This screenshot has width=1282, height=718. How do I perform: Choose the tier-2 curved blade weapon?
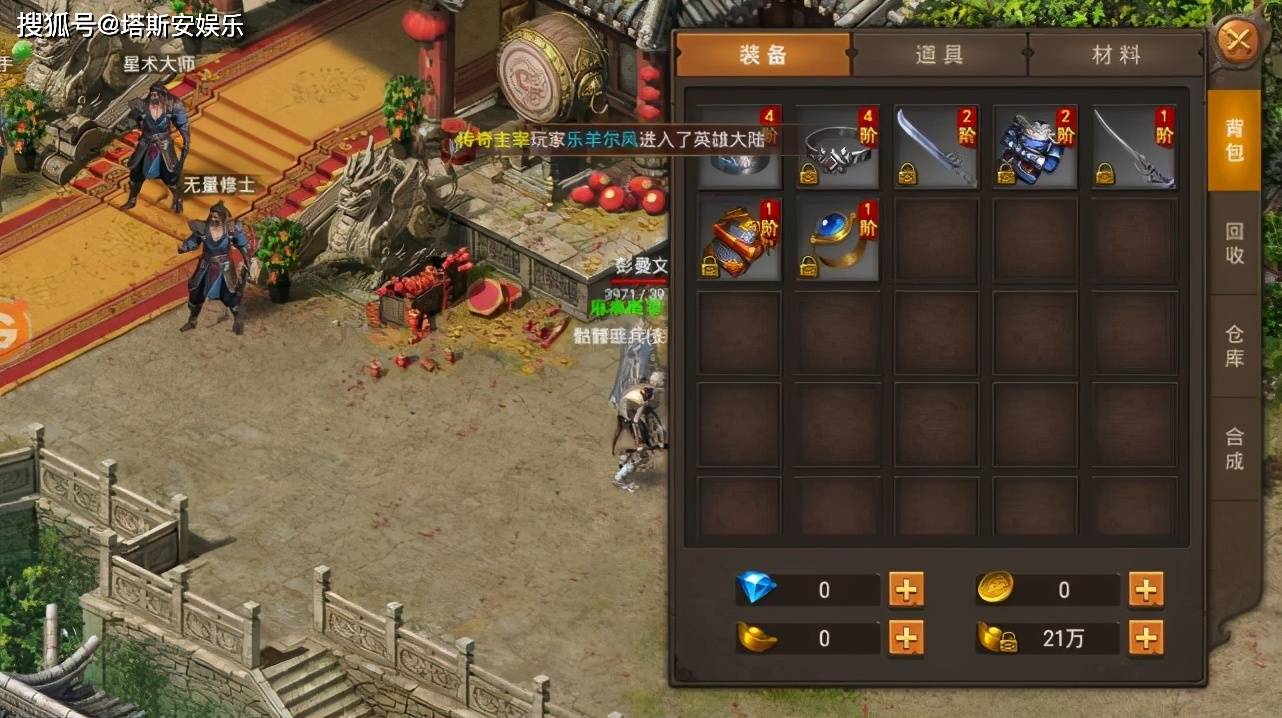click(x=936, y=147)
